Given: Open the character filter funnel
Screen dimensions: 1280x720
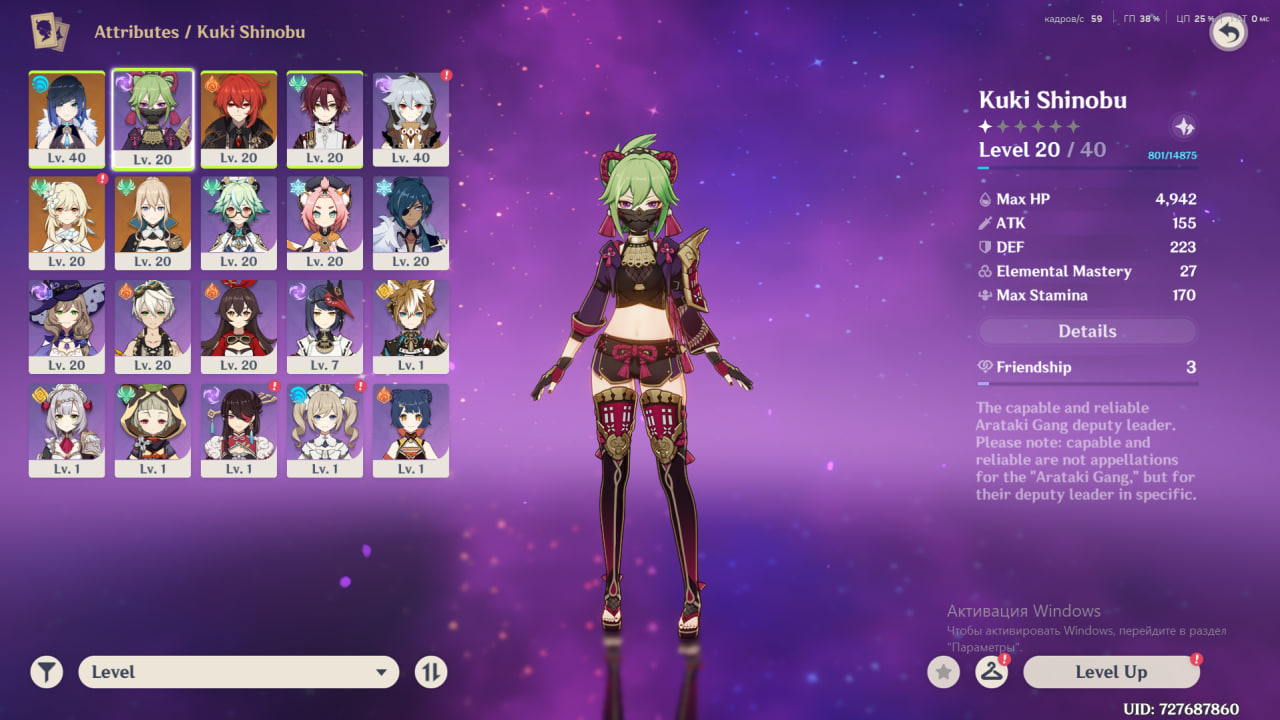Looking at the screenshot, I should pos(46,672).
